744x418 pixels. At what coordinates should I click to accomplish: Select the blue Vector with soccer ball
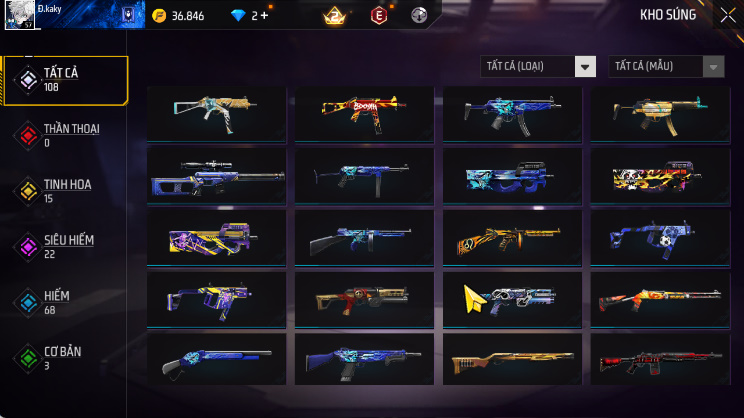(x=659, y=238)
